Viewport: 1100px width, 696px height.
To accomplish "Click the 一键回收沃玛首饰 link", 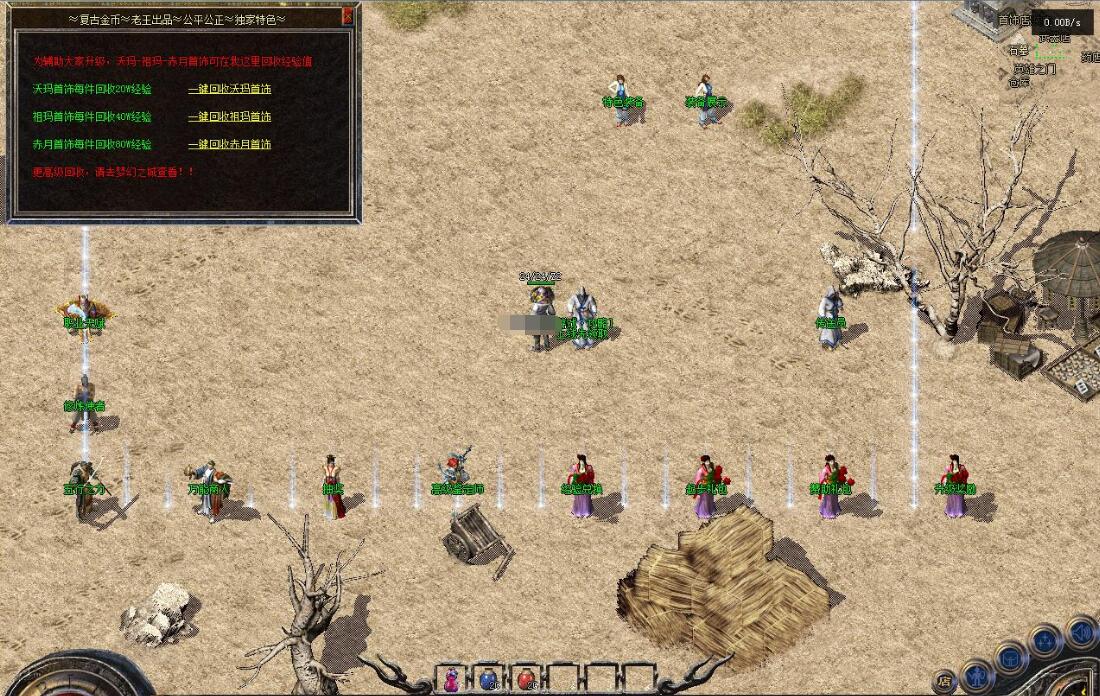I will pyautogui.click(x=230, y=89).
